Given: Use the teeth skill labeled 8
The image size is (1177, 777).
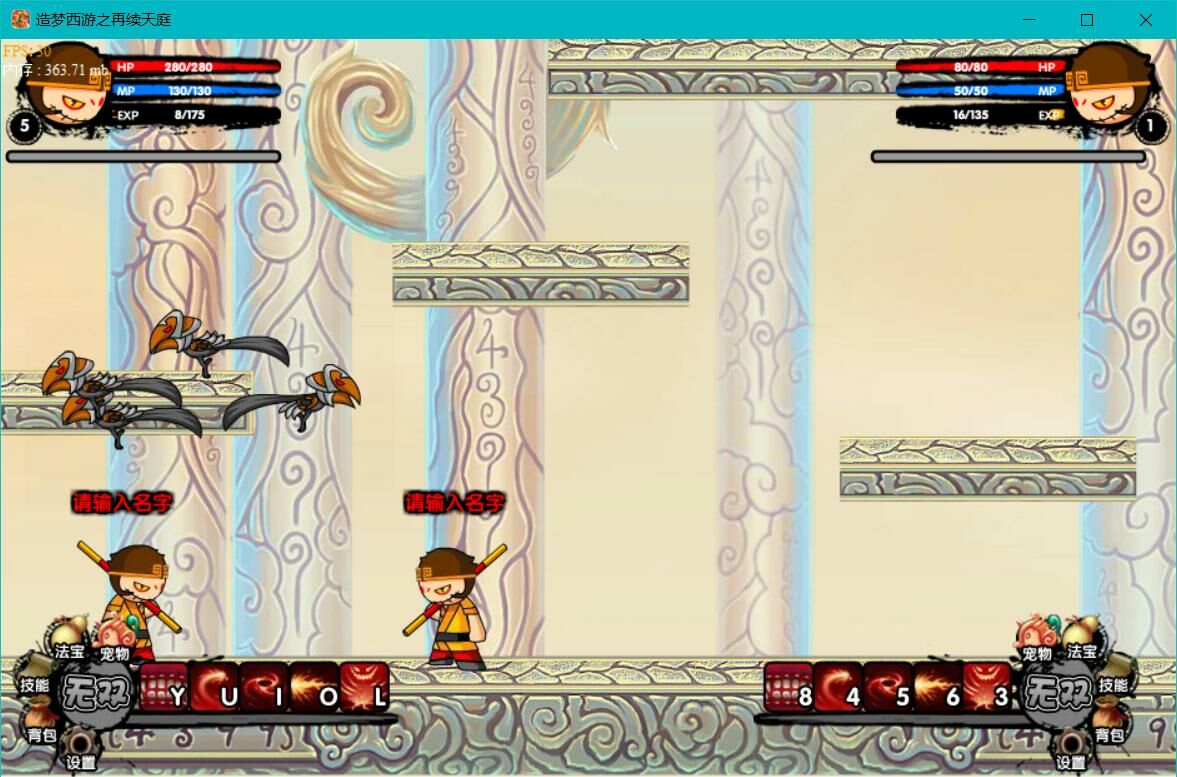Looking at the screenshot, I should (789, 687).
